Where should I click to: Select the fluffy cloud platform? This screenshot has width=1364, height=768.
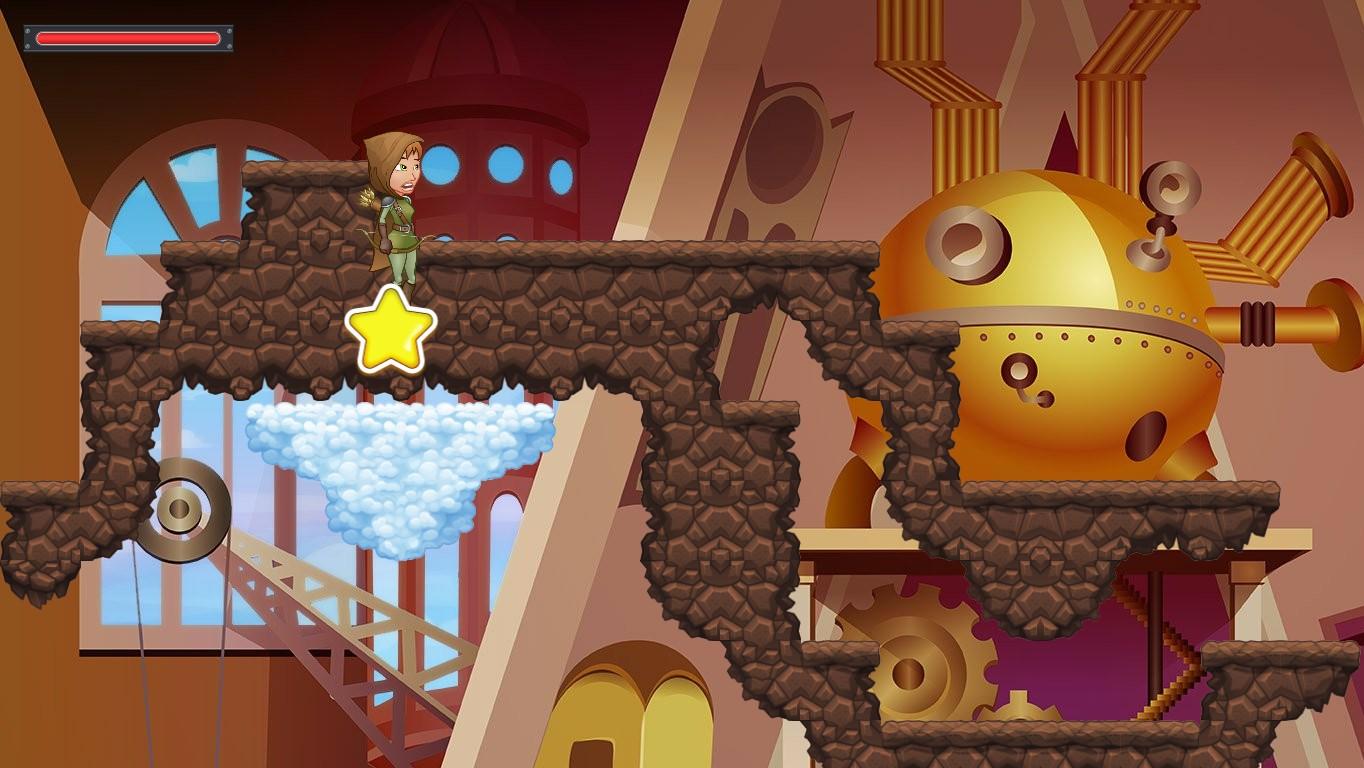tap(395, 460)
